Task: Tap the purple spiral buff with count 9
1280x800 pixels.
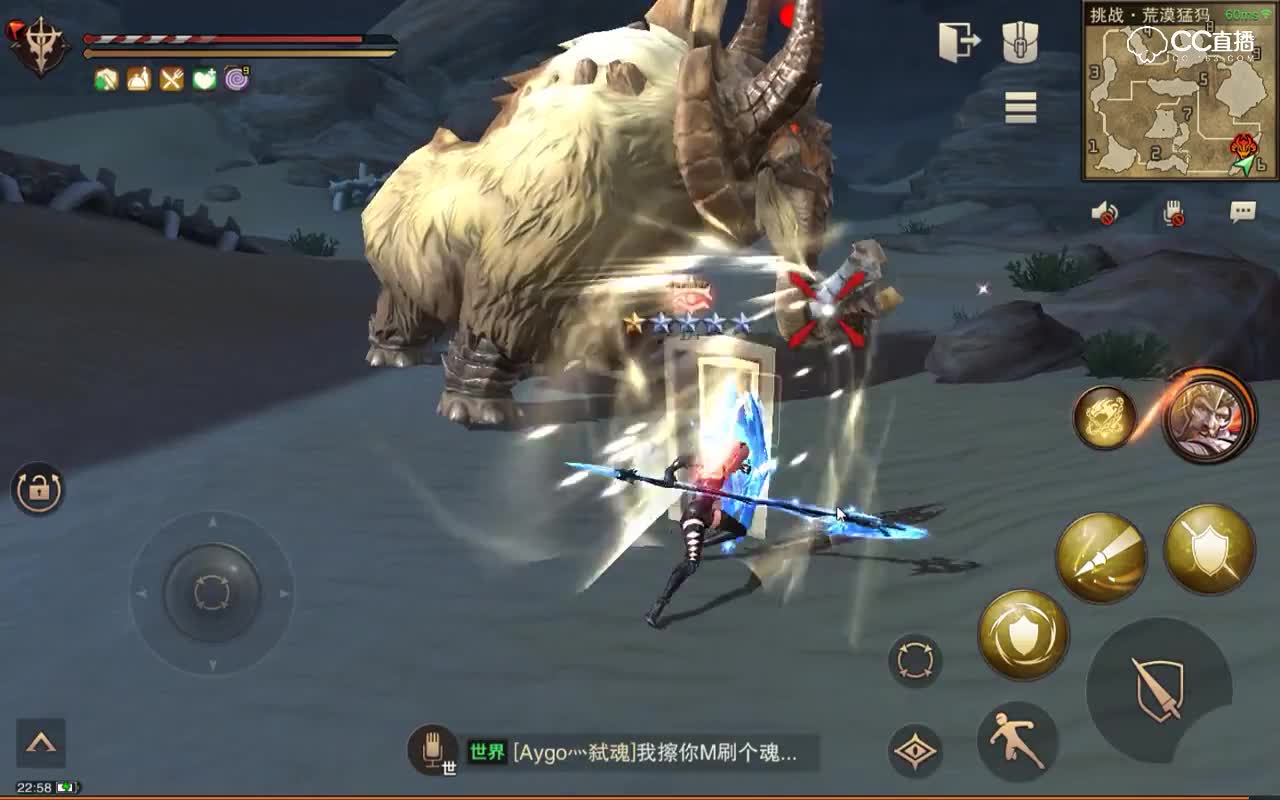Action: pyautogui.click(x=237, y=76)
